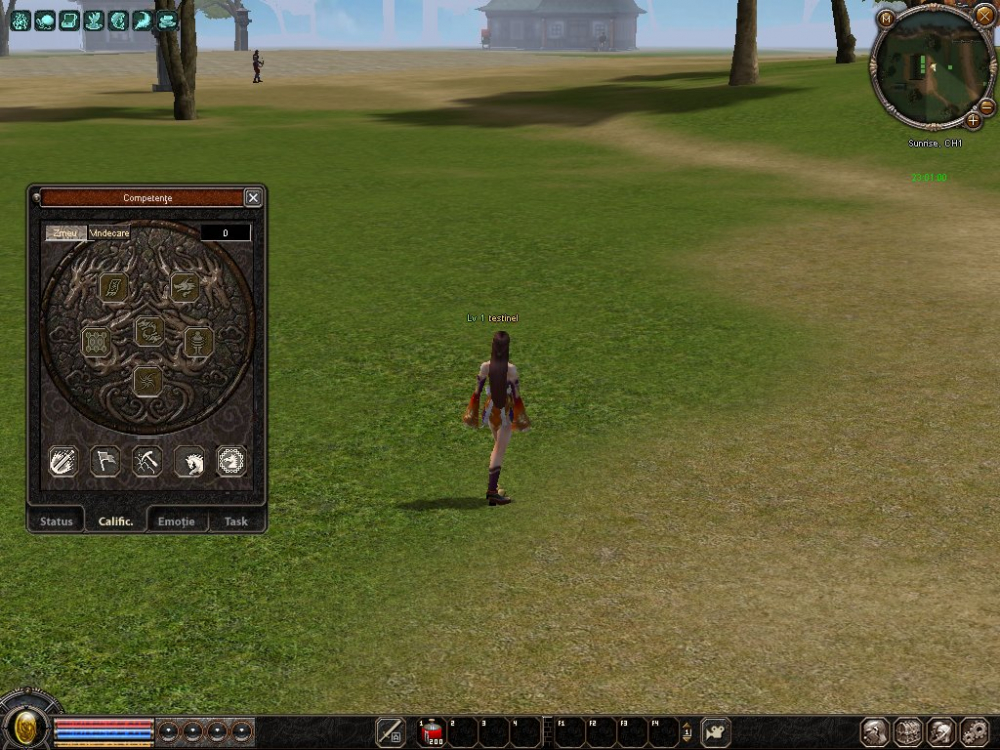Viewport: 1000px width, 750px height.
Task: Switch to the Vindecare skill group
Action: coord(110,233)
